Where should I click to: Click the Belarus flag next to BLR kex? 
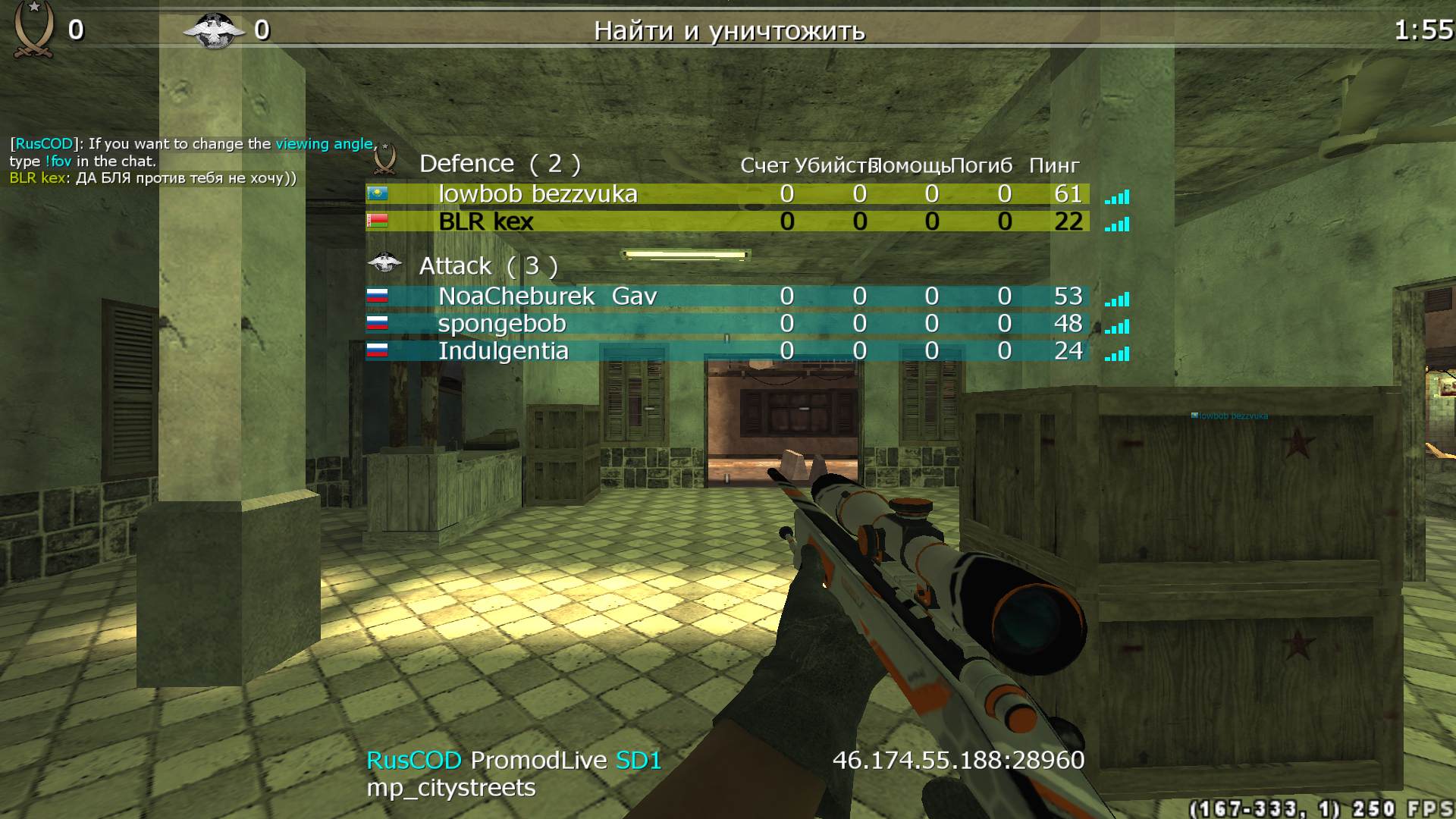pos(379,221)
